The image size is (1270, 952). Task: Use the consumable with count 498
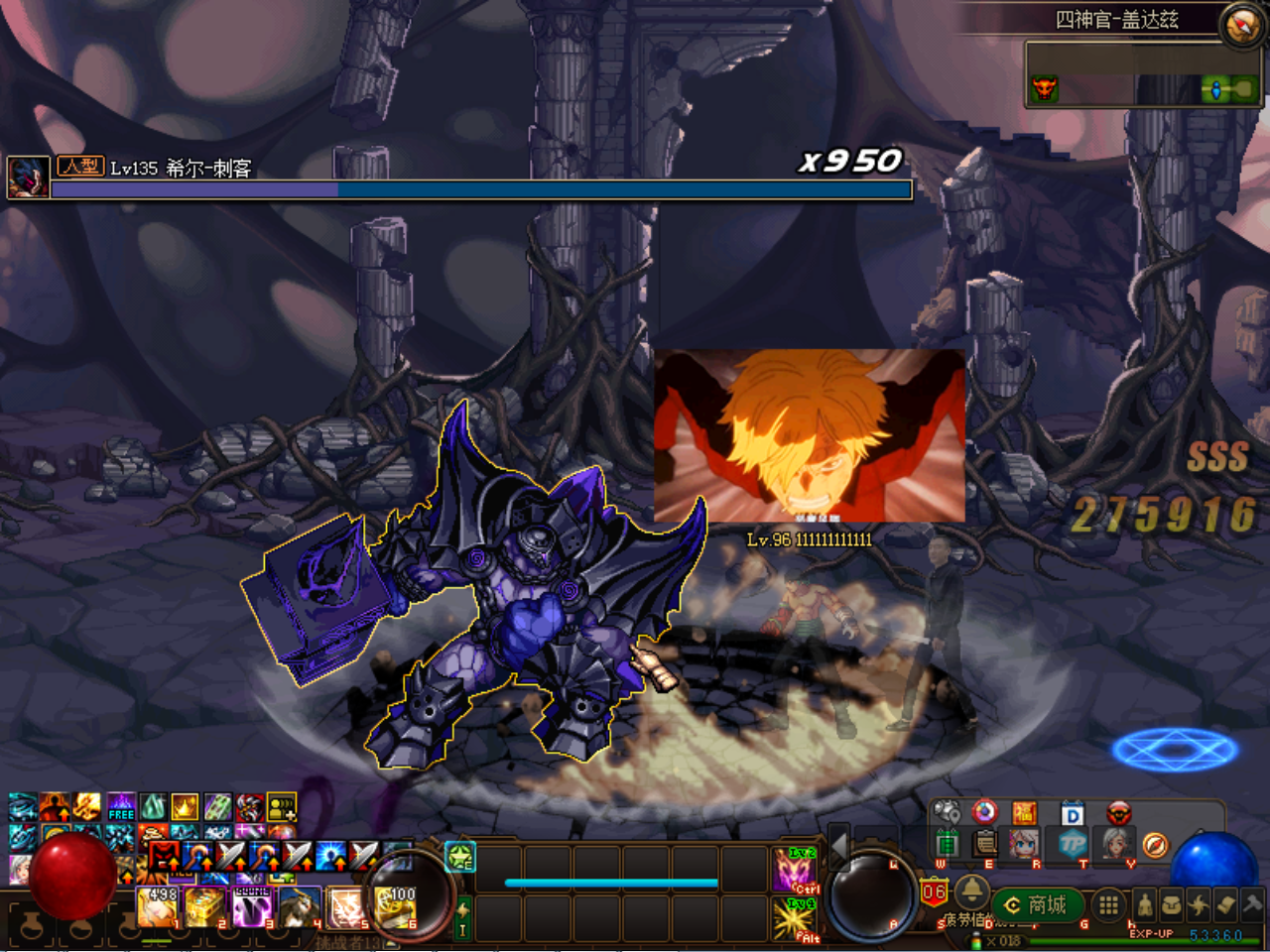pyautogui.click(x=159, y=906)
